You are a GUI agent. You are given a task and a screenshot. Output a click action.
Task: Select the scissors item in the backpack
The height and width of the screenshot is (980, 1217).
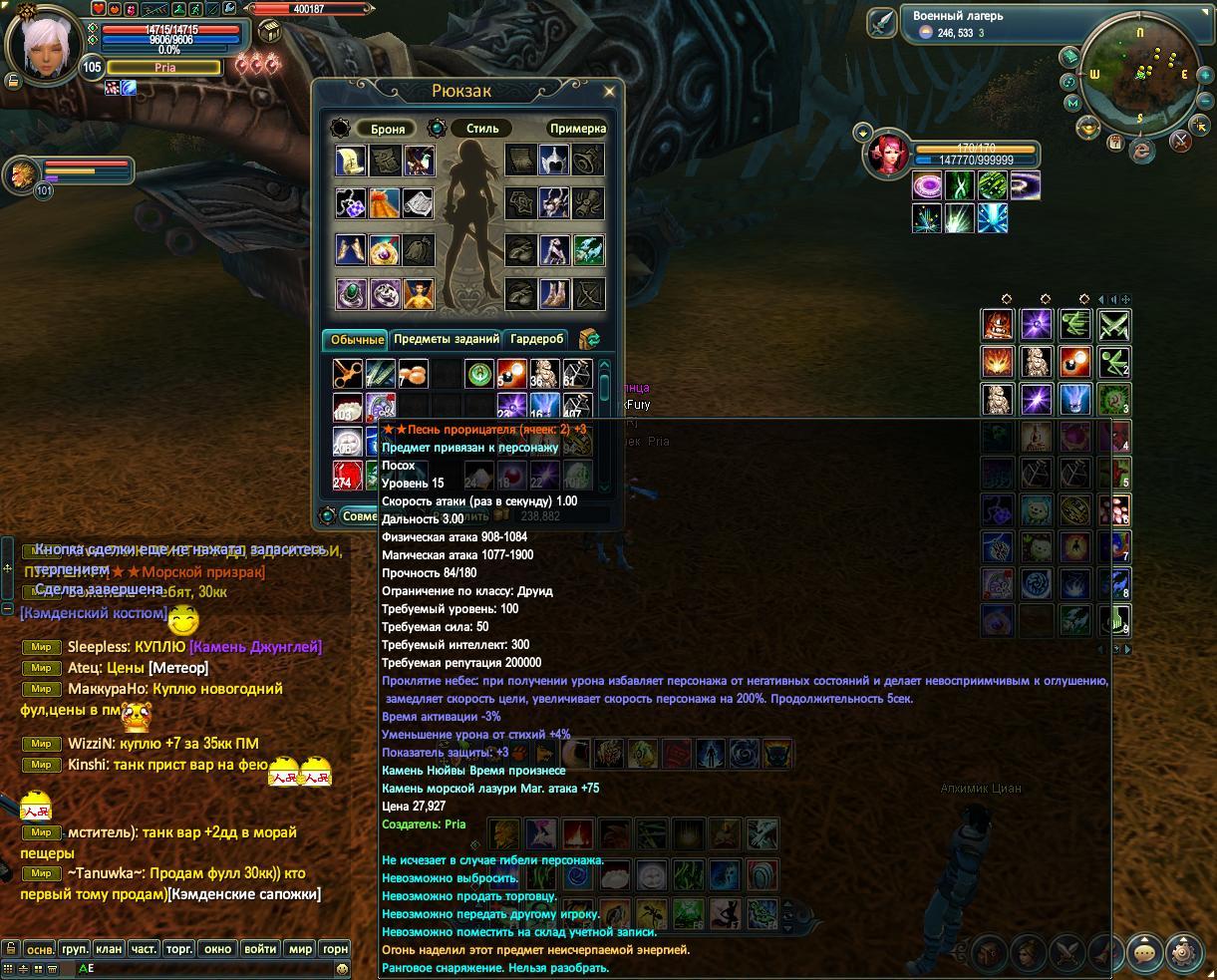348,375
